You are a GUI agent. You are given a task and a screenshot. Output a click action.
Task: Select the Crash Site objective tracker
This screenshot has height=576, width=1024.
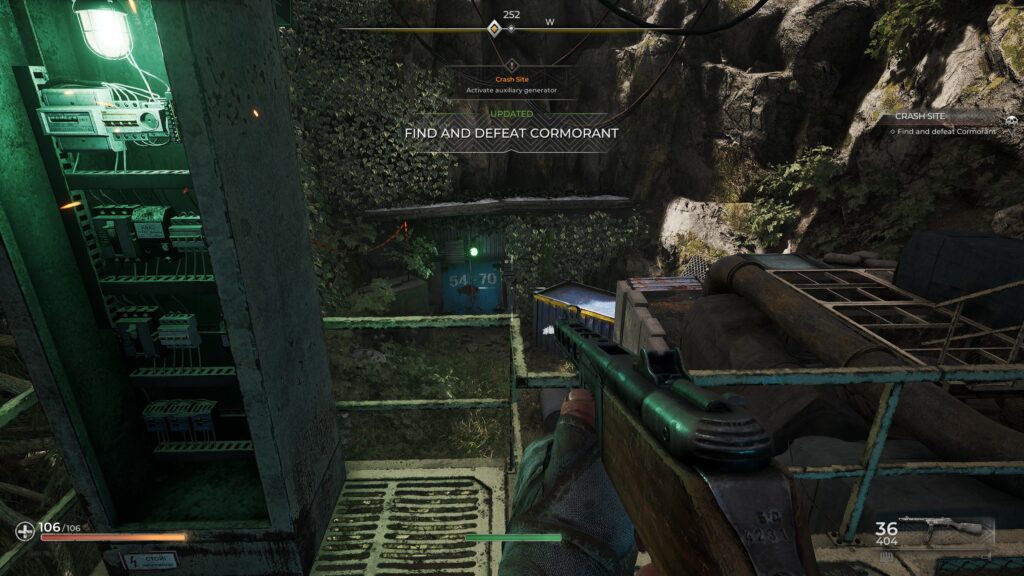(941, 123)
